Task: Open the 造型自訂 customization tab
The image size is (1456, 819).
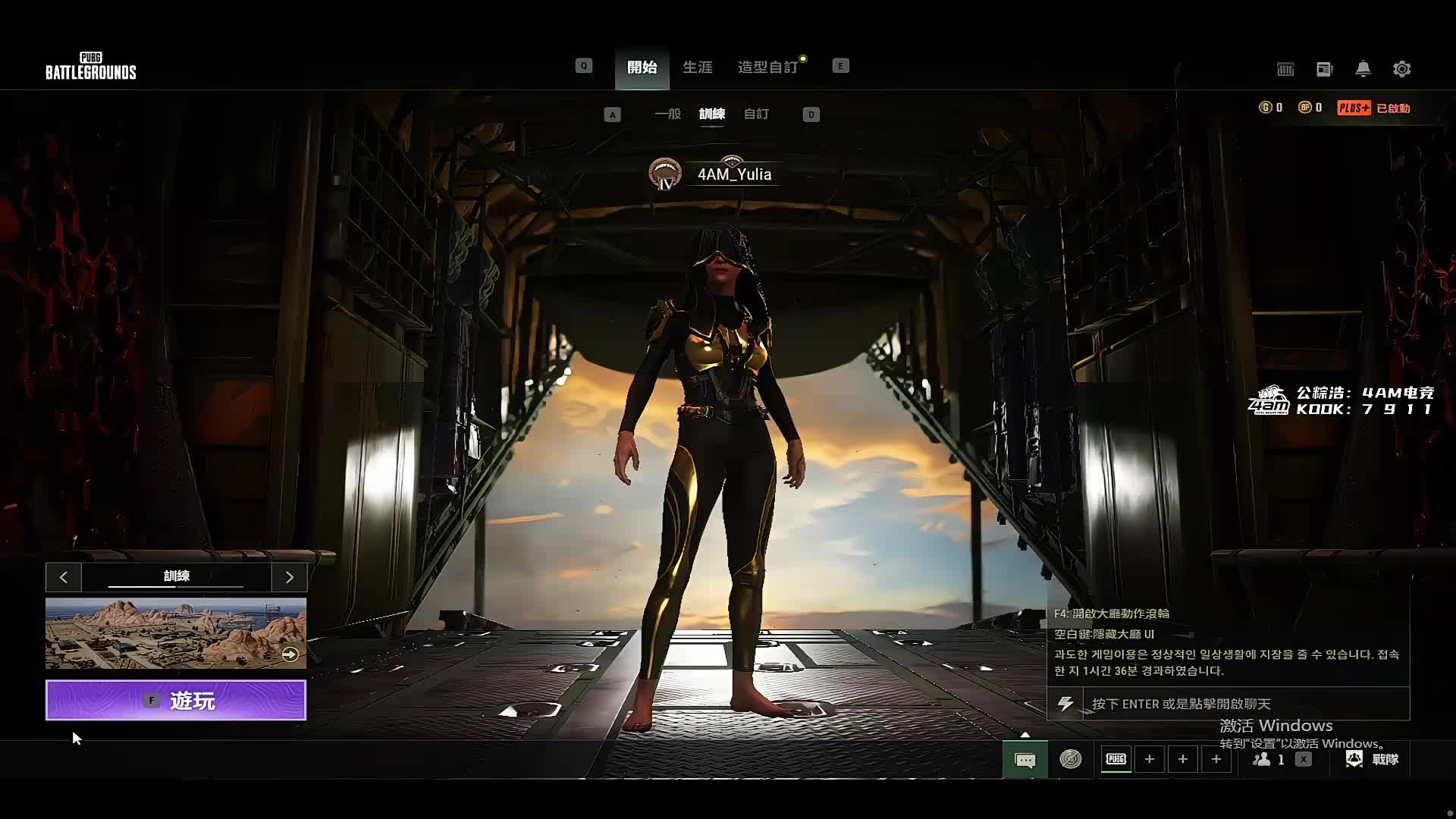Action: click(x=767, y=67)
